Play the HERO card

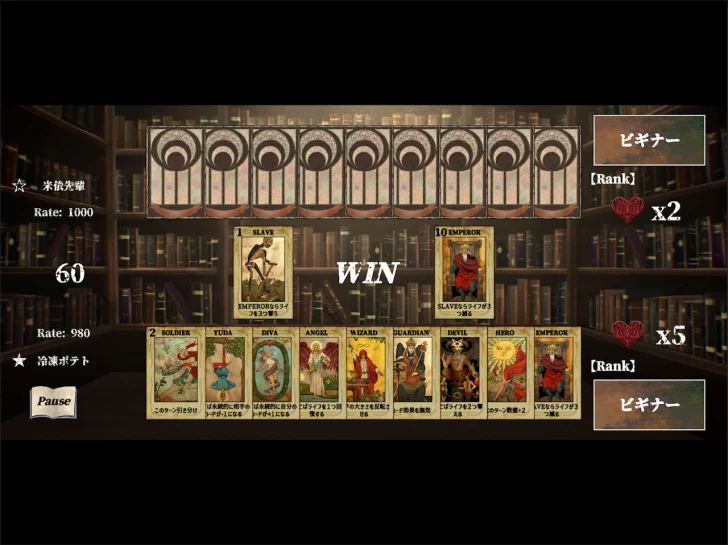[x=506, y=371]
